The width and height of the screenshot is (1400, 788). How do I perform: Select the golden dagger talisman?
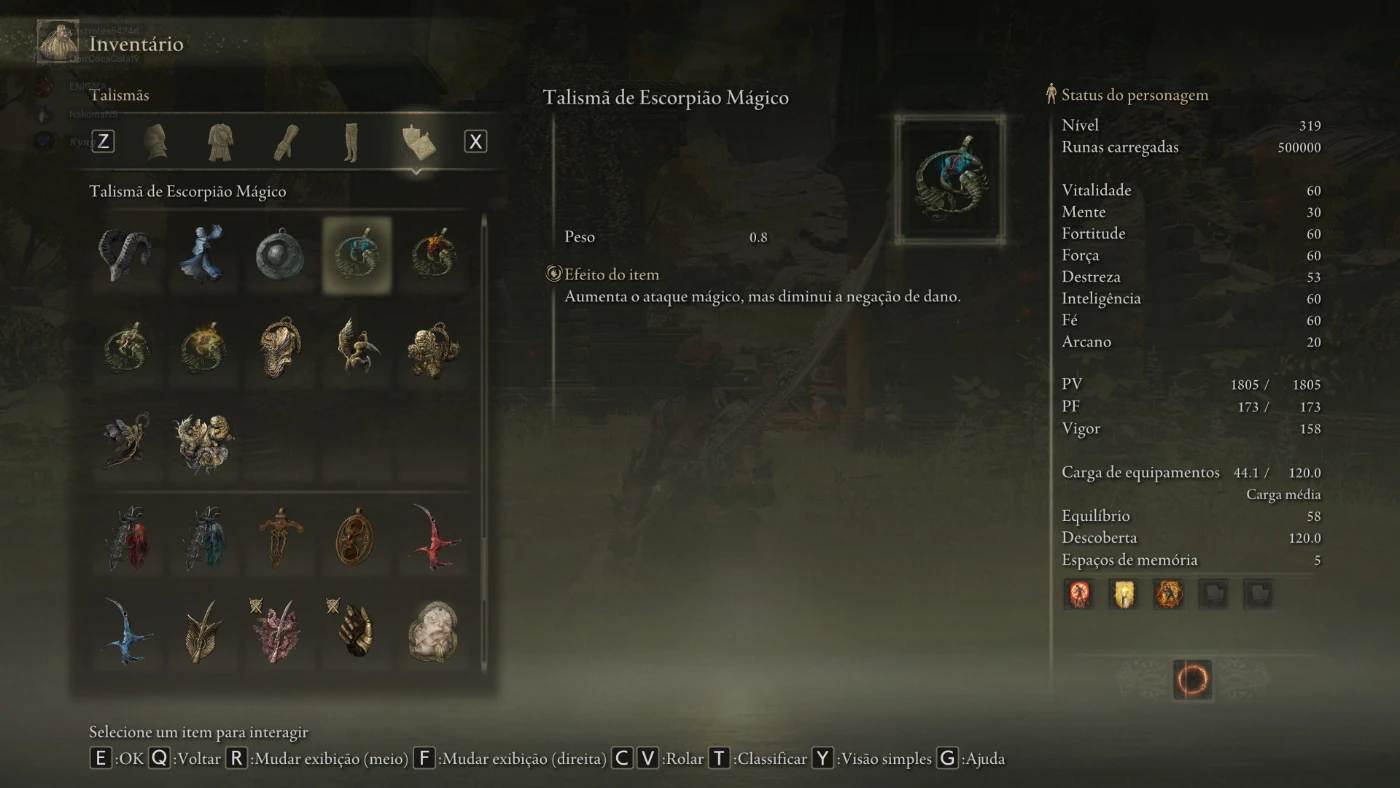click(280, 537)
